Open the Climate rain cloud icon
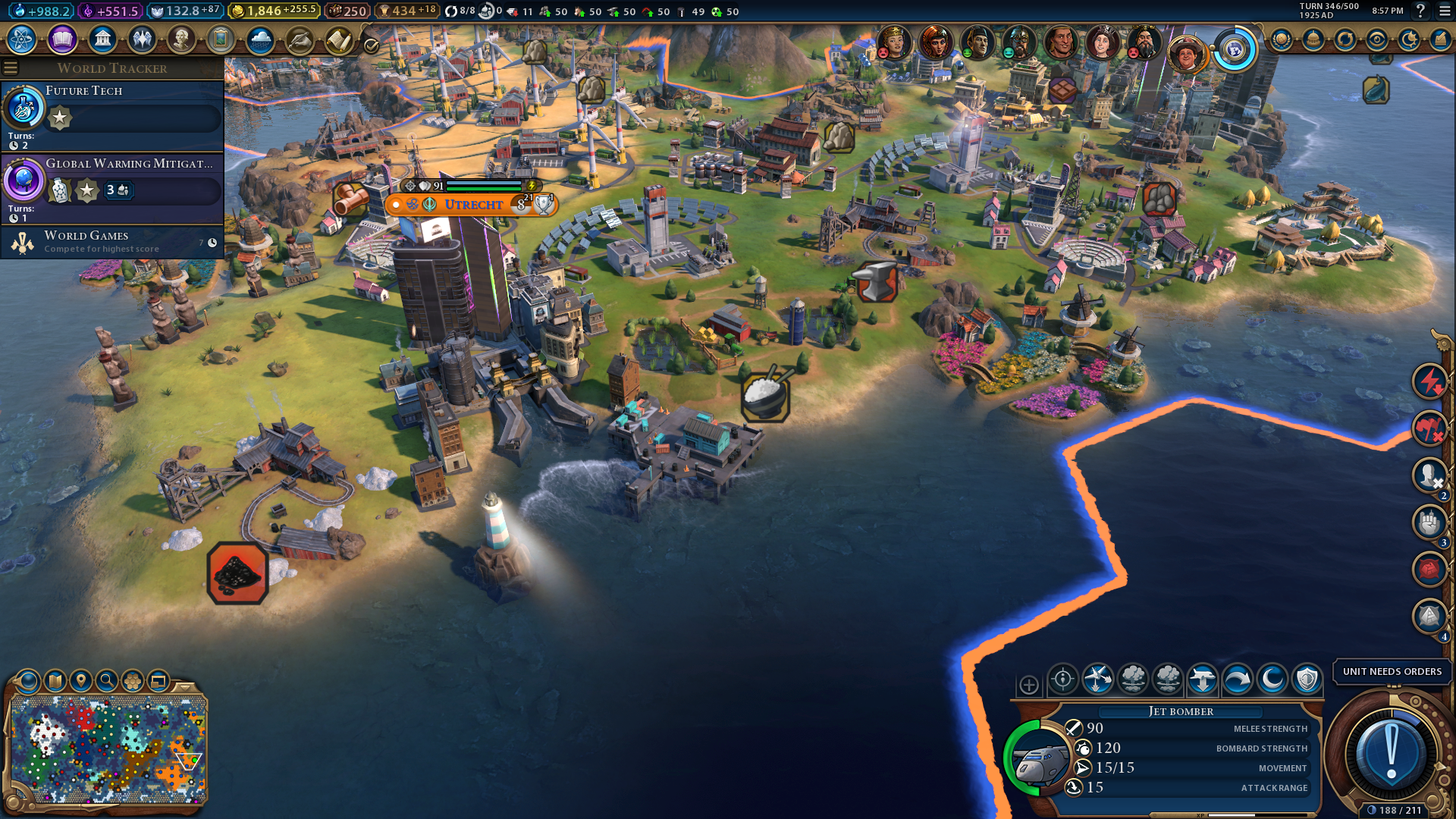Image resolution: width=1456 pixels, height=819 pixels. [x=260, y=39]
